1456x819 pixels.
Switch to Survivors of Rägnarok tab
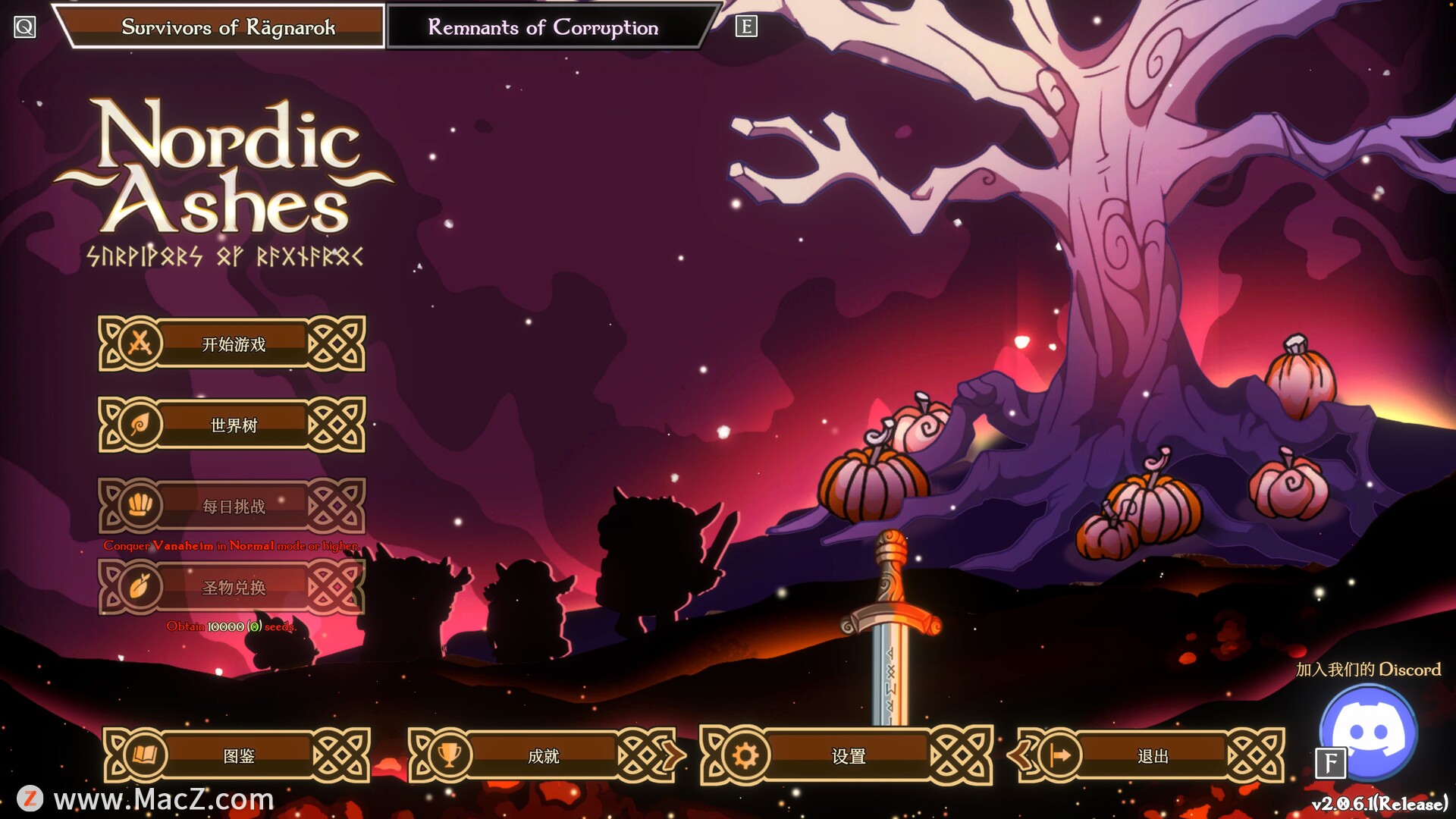coord(227,27)
